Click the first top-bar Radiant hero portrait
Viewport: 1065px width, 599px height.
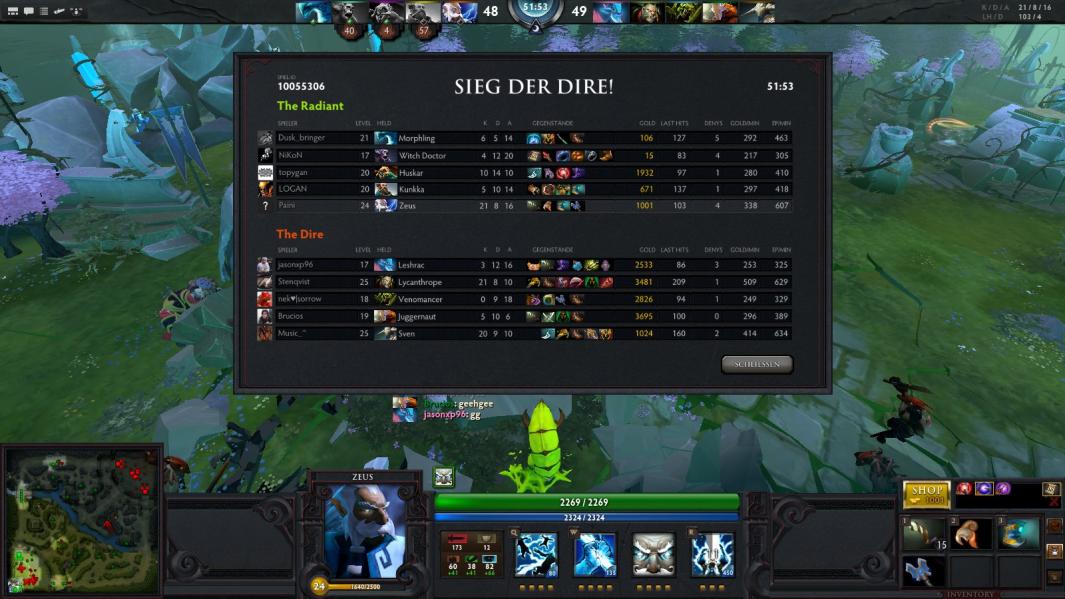(x=312, y=12)
